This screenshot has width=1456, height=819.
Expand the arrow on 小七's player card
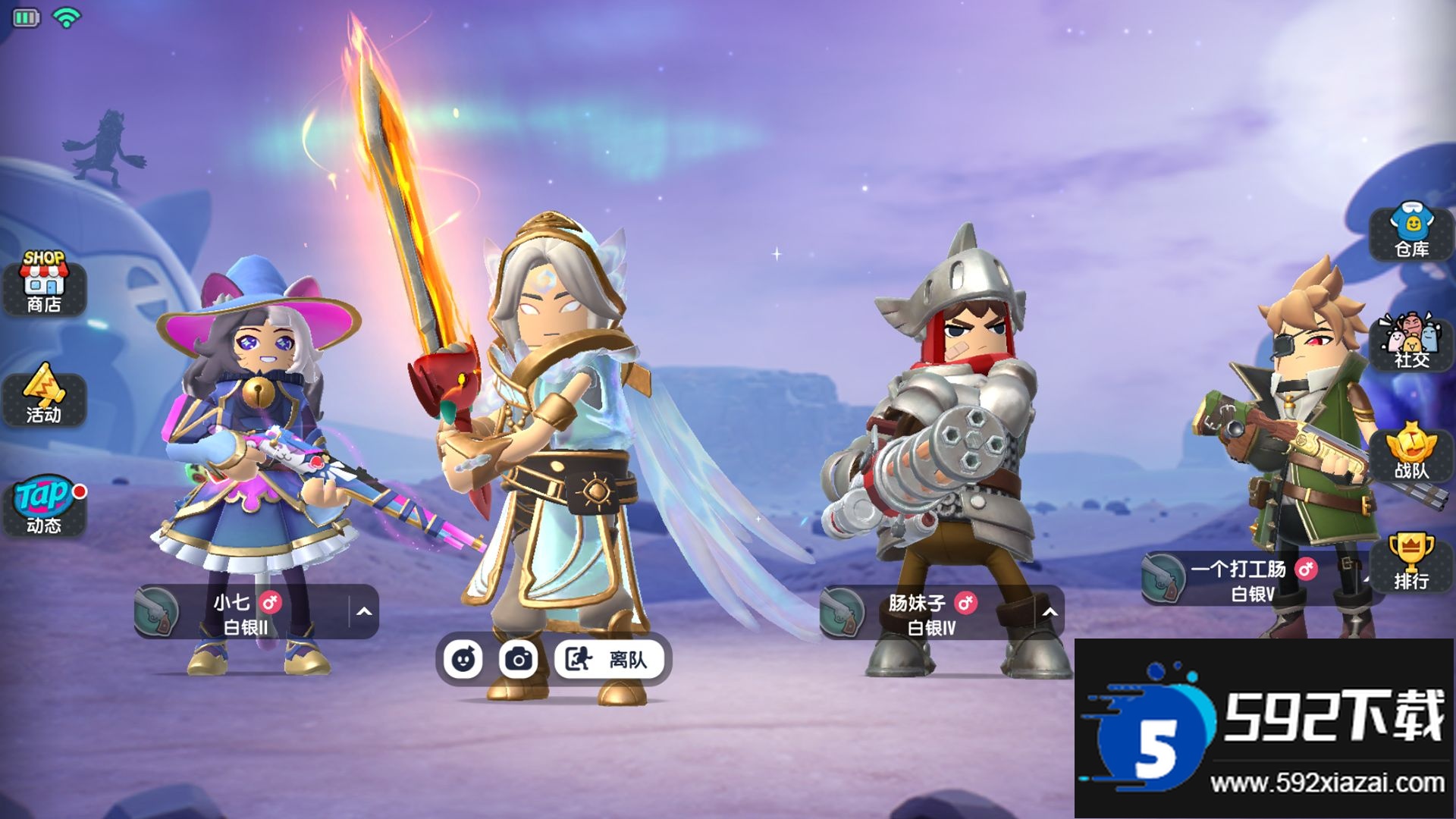click(x=364, y=612)
